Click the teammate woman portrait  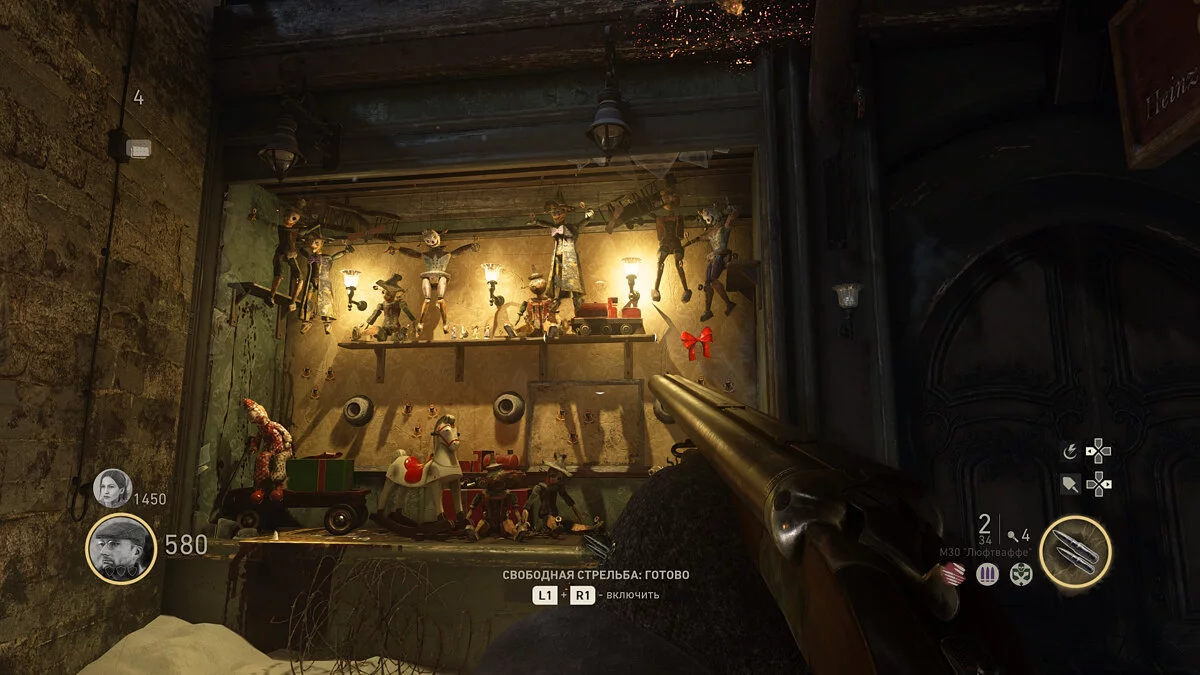tap(112, 488)
